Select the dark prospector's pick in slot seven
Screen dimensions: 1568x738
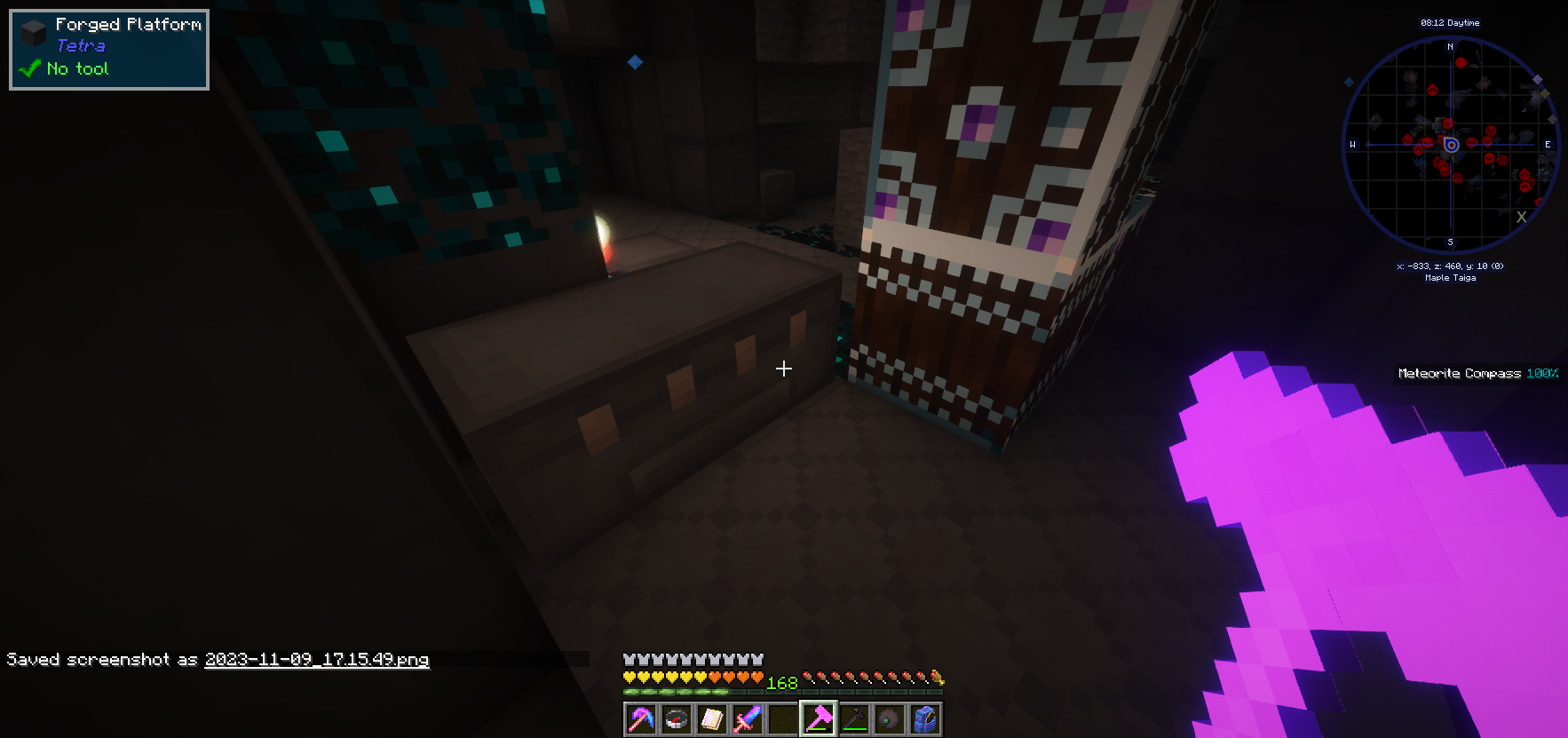tap(854, 718)
